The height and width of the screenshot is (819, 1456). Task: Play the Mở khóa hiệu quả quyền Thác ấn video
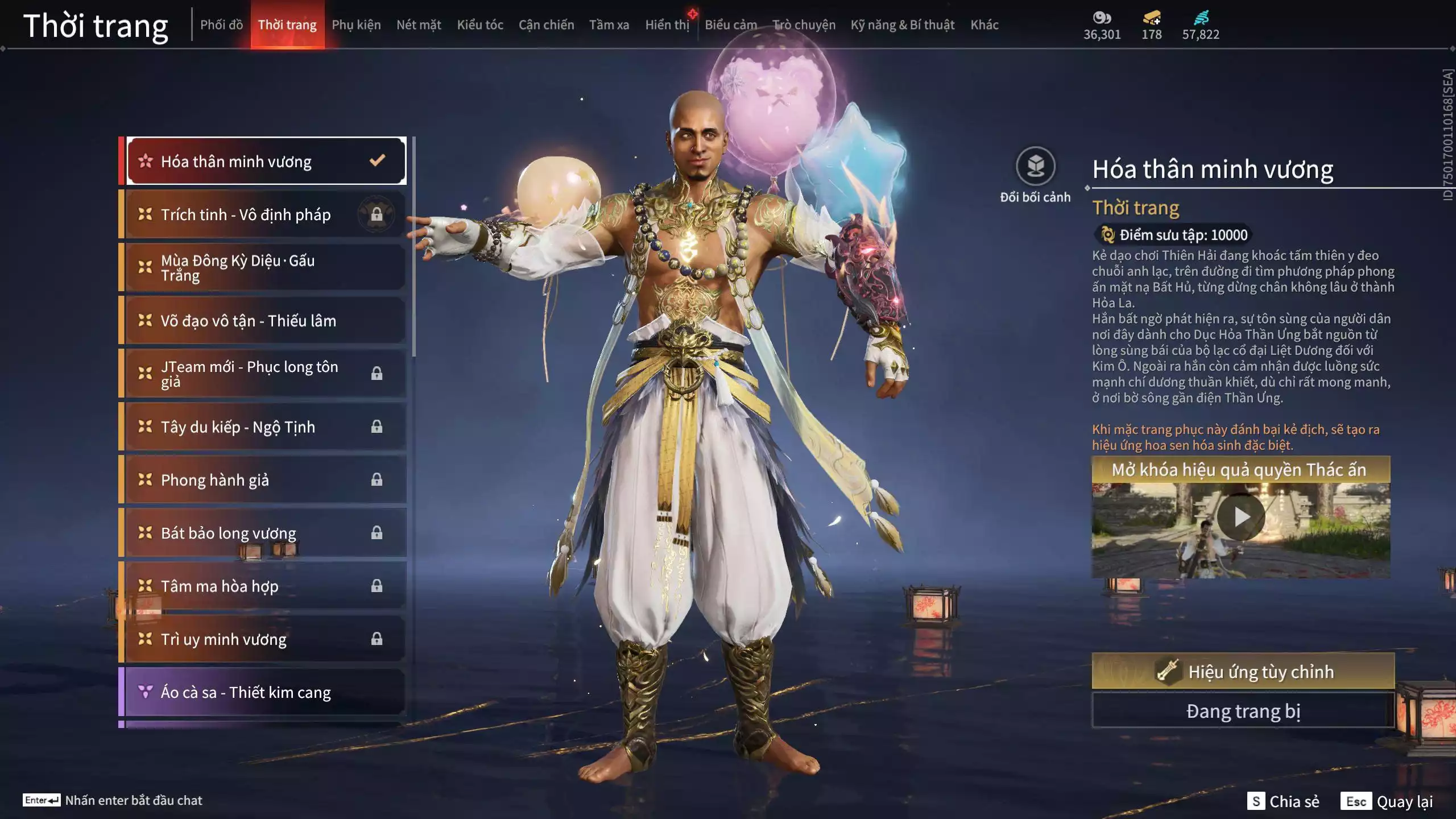coord(1240,516)
